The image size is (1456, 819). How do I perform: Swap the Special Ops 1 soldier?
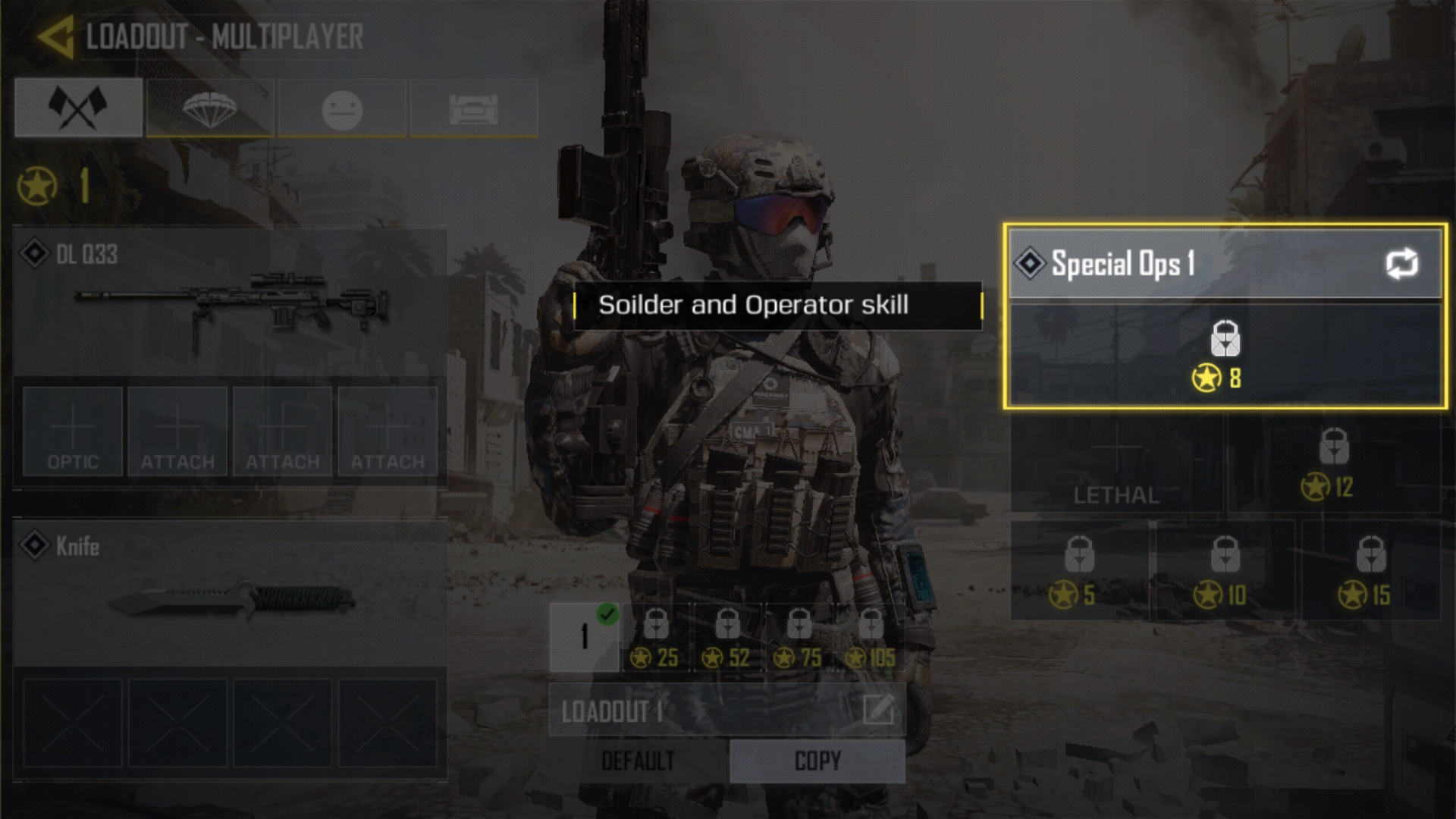[1401, 264]
